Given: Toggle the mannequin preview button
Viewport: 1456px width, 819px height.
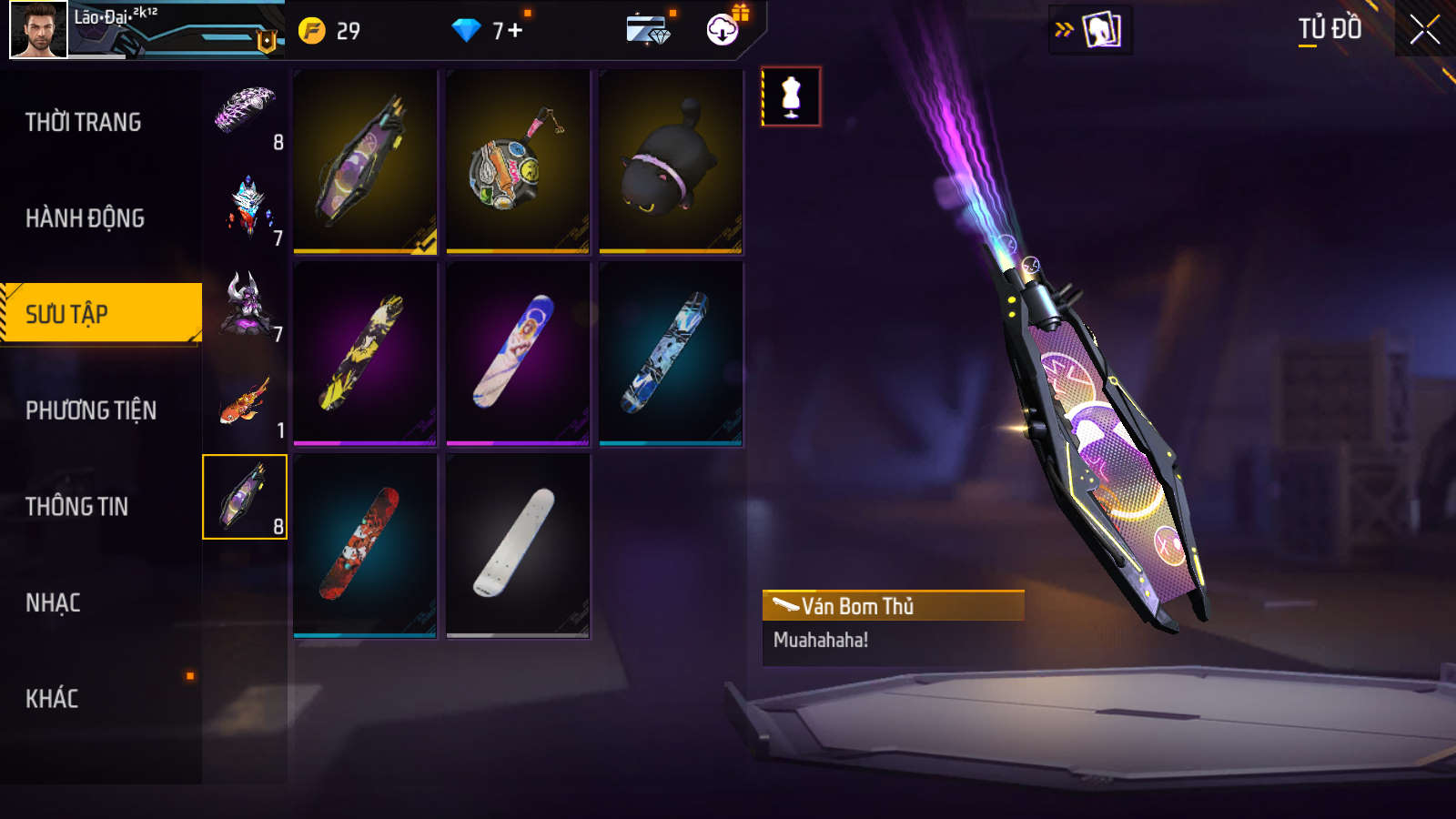Looking at the screenshot, I should (791, 96).
